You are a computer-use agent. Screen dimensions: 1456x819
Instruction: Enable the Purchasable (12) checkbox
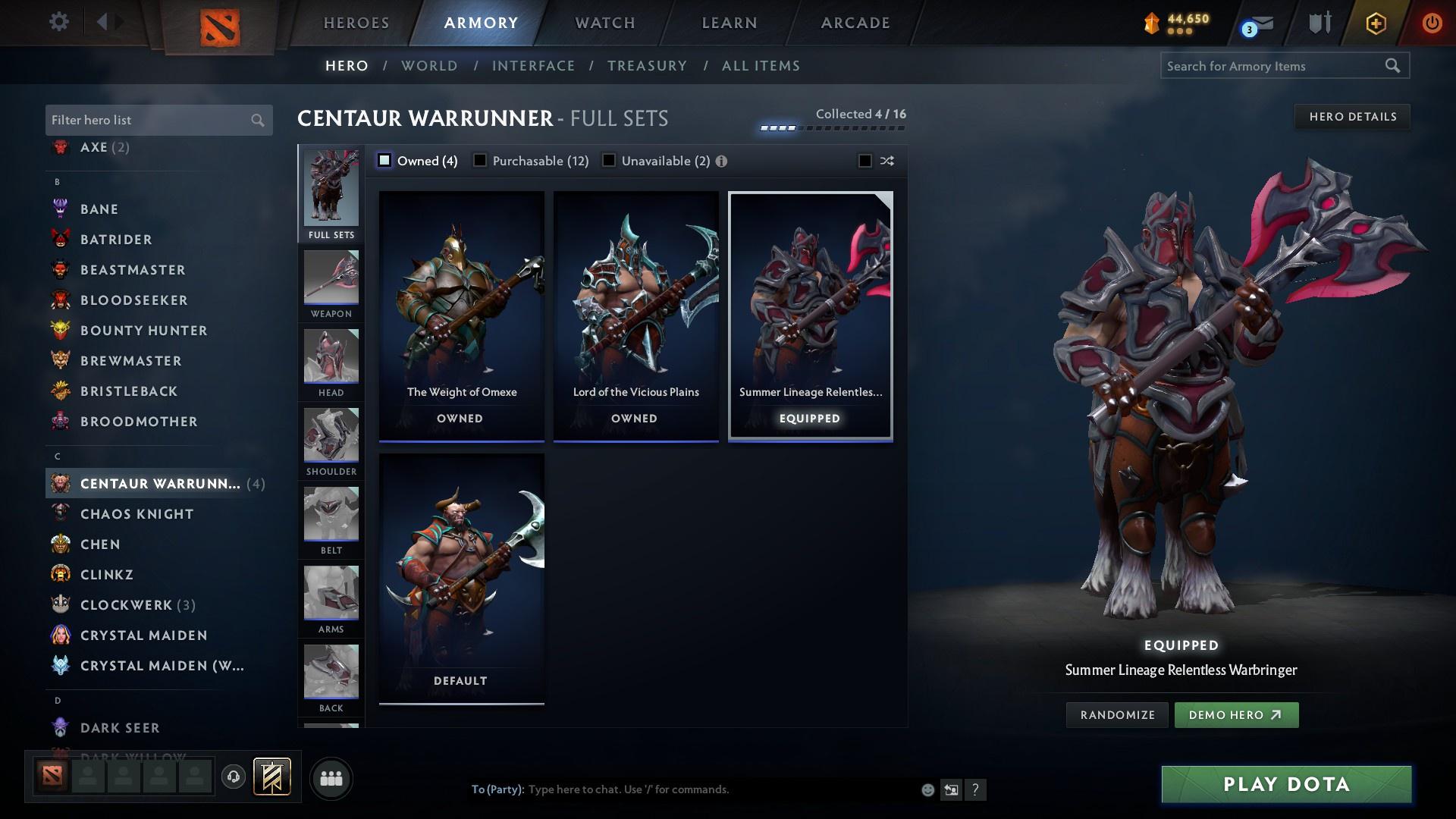tap(480, 160)
